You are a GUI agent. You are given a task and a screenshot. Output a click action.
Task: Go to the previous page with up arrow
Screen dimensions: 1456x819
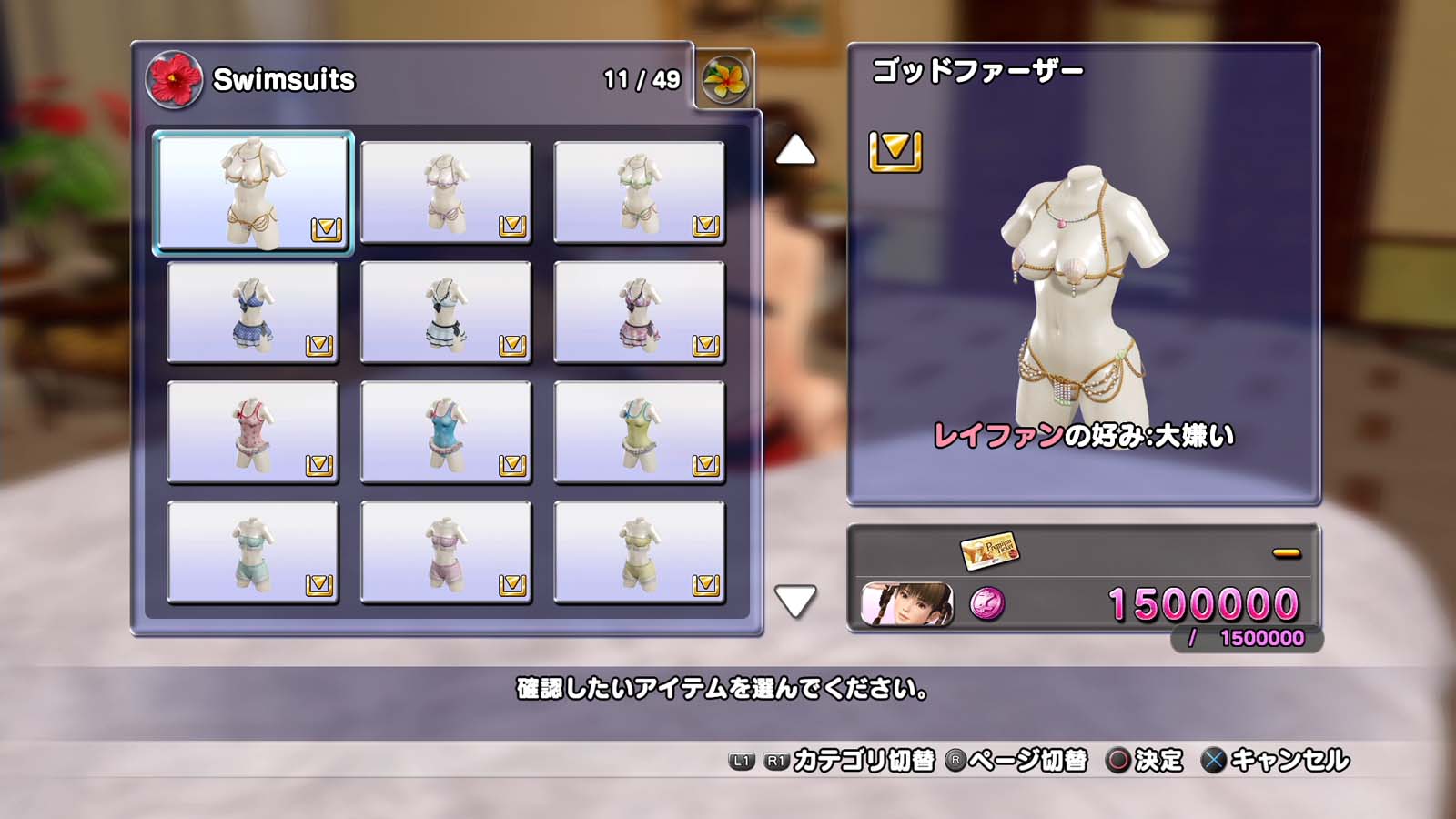(x=795, y=150)
